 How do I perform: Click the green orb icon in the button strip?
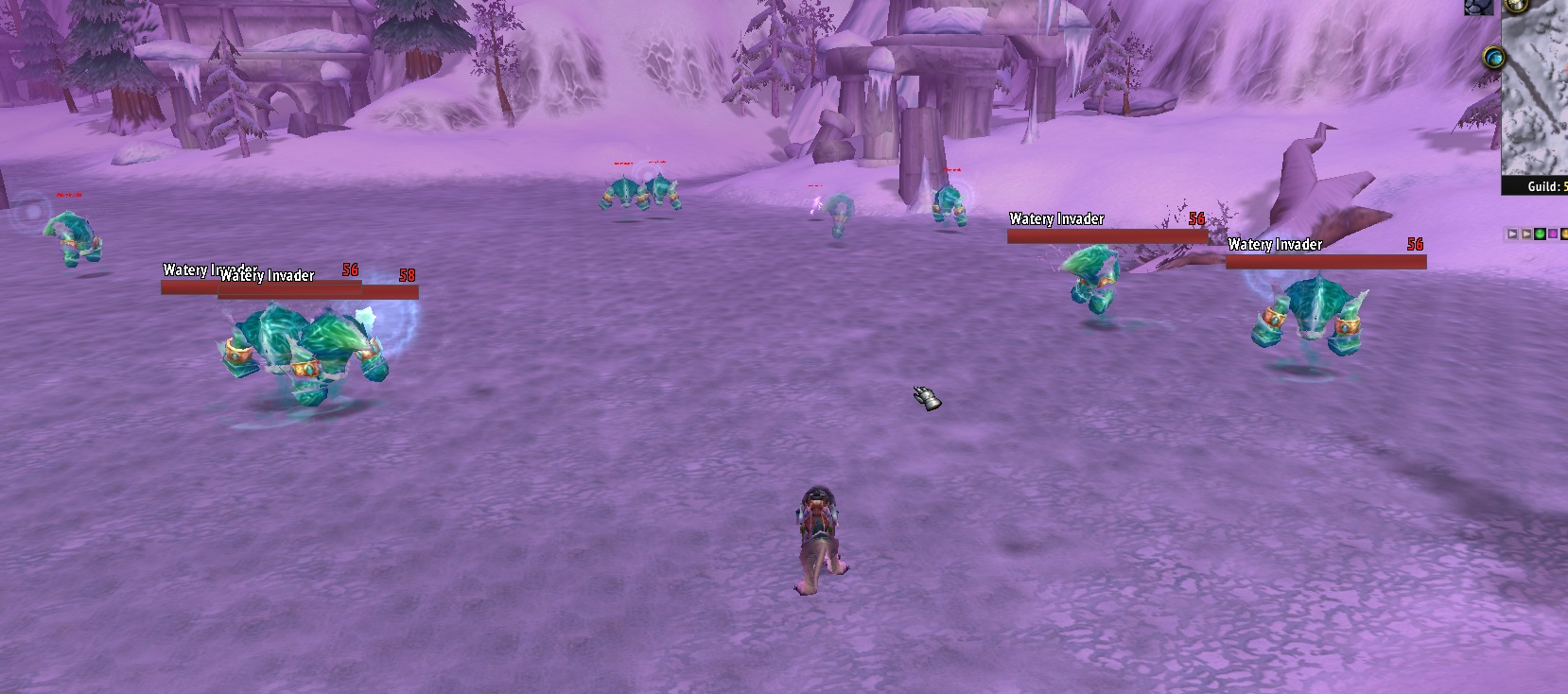[x=1540, y=234]
